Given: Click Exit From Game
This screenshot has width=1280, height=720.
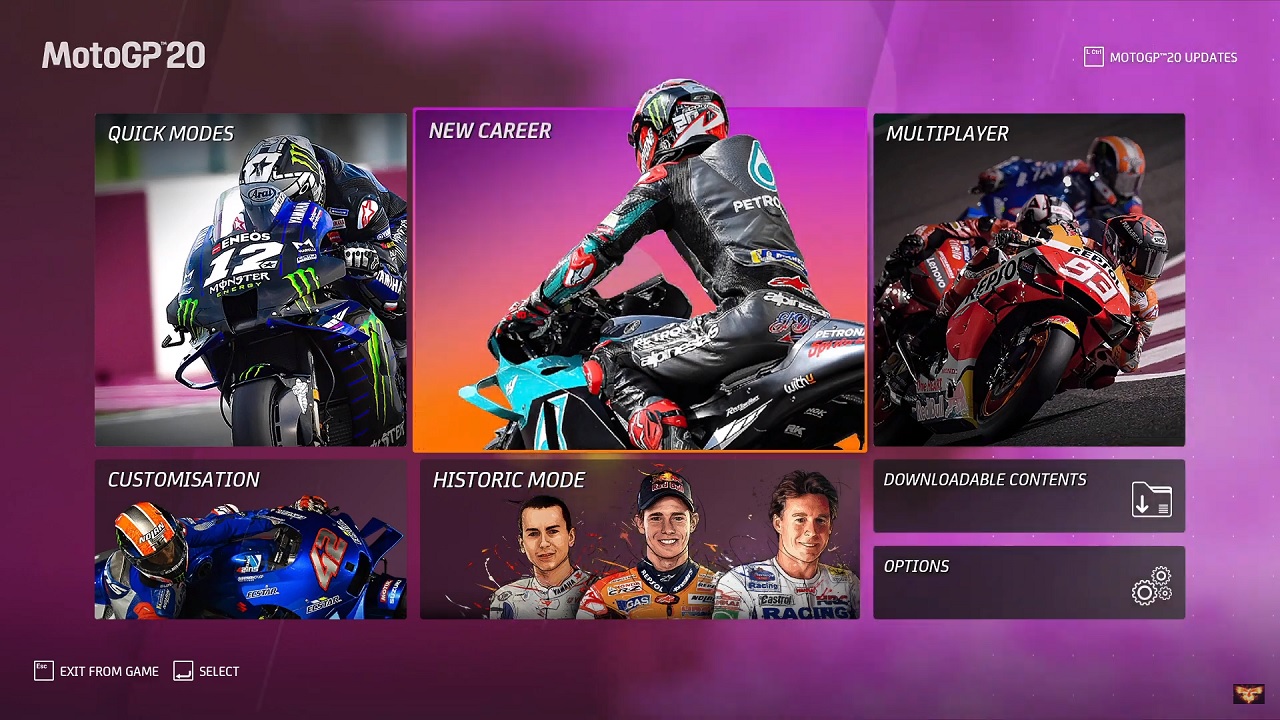Looking at the screenshot, I should click(108, 671).
